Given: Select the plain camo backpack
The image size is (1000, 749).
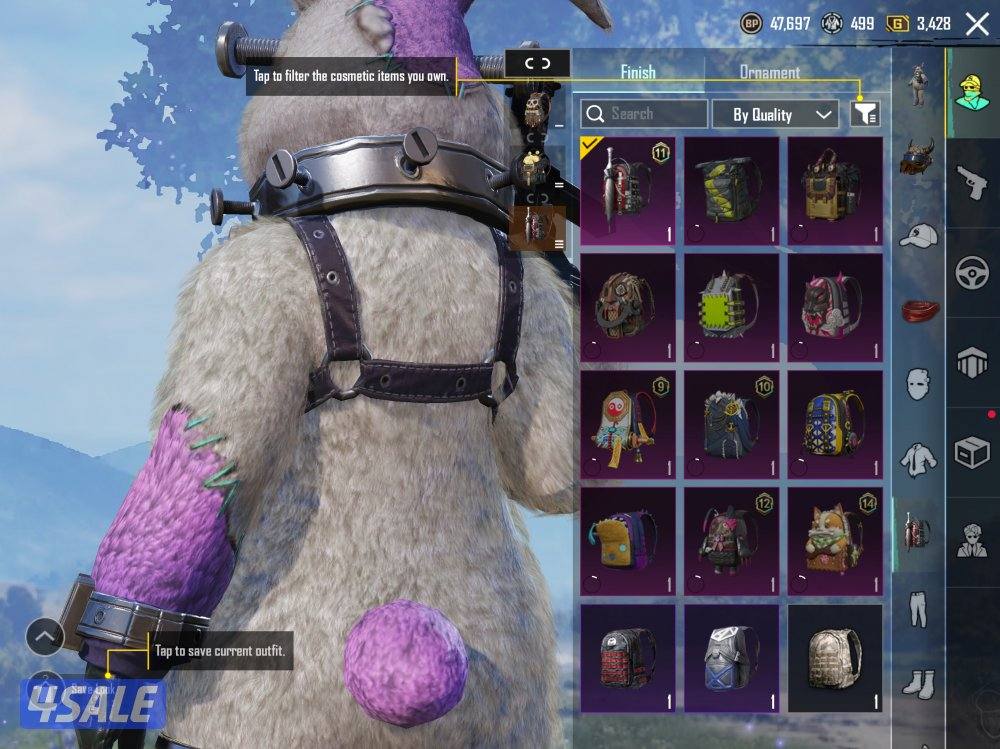Looking at the screenshot, I should click(834, 657).
